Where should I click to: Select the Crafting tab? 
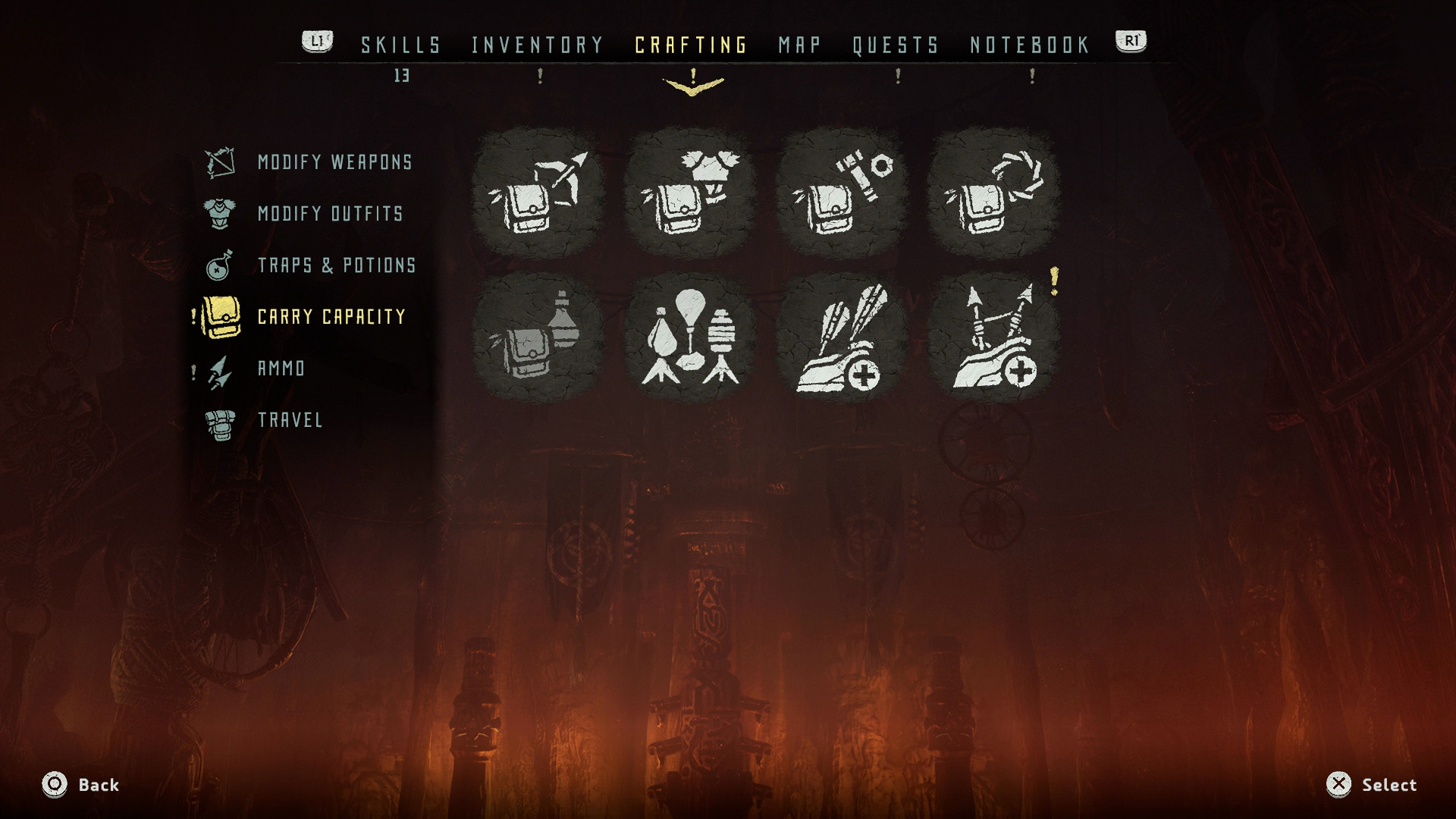[x=691, y=45]
